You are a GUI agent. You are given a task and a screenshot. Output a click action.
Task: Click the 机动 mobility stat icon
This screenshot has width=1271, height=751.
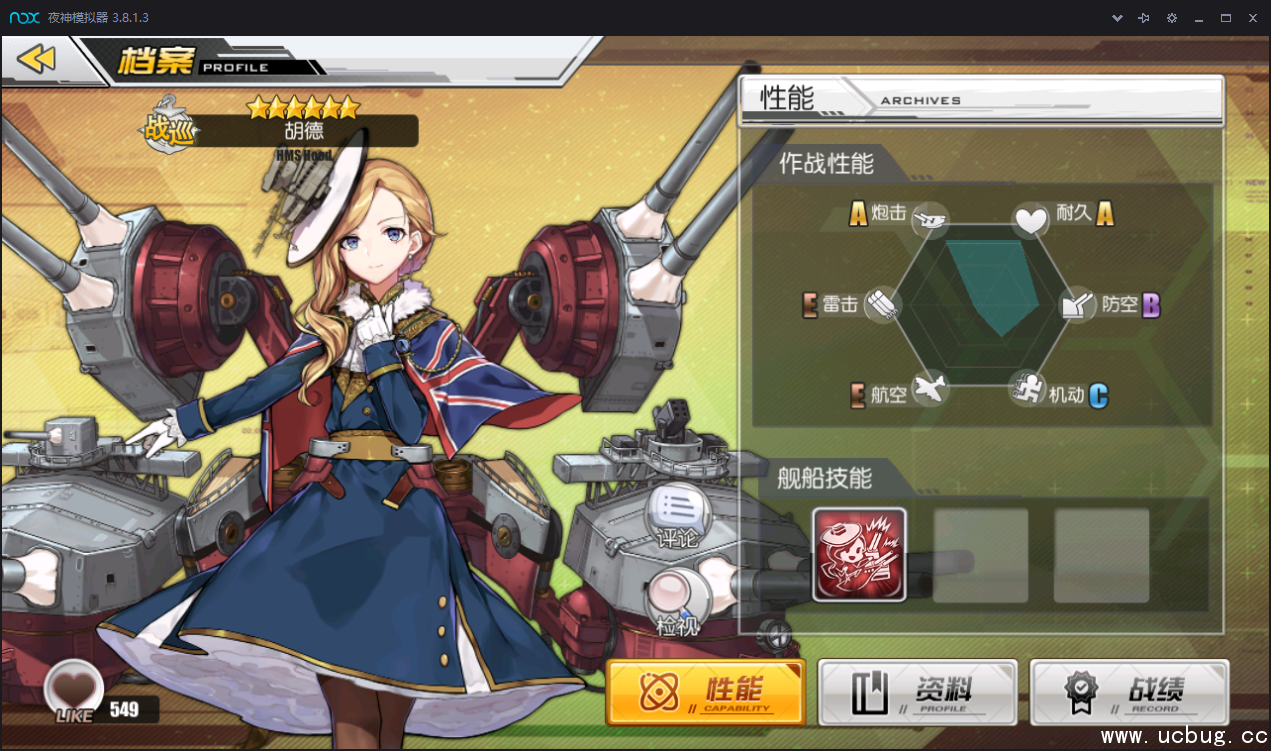point(1028,387)
